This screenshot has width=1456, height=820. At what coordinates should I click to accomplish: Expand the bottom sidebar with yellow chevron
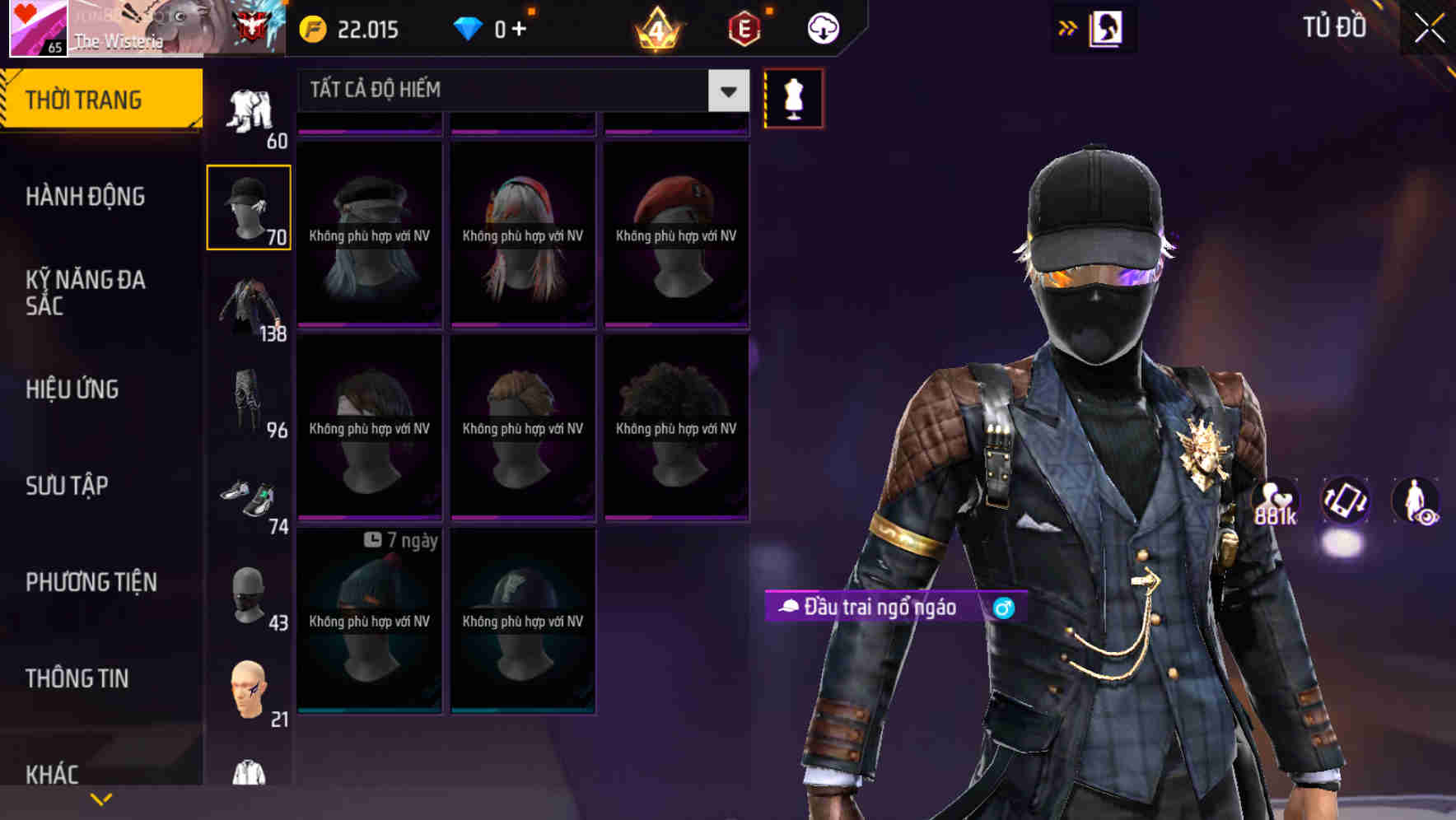pos(100,800)
